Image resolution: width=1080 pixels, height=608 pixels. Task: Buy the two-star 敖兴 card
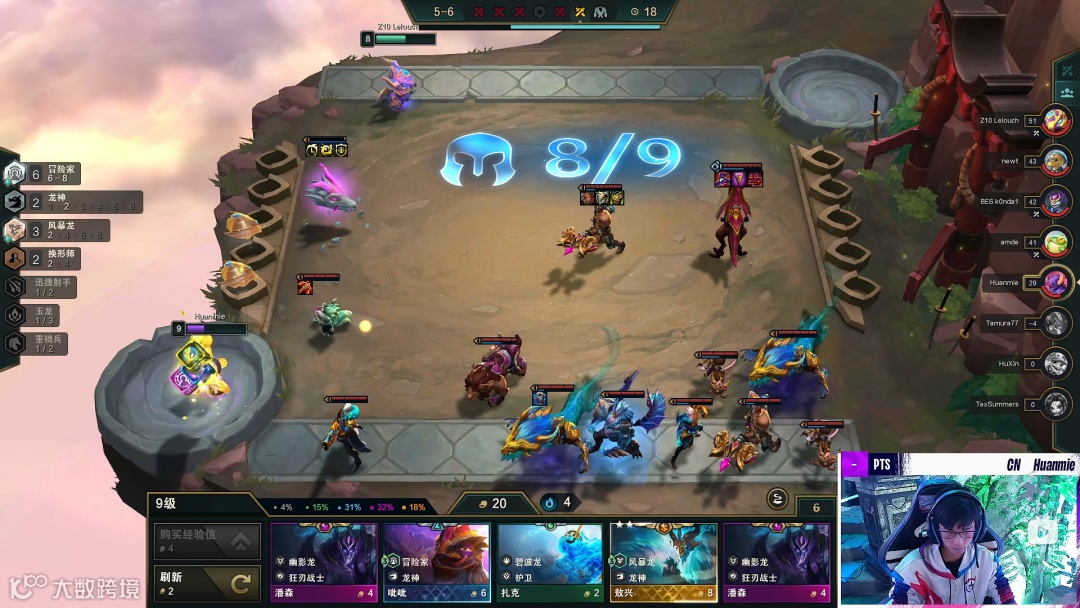(663, 561)
